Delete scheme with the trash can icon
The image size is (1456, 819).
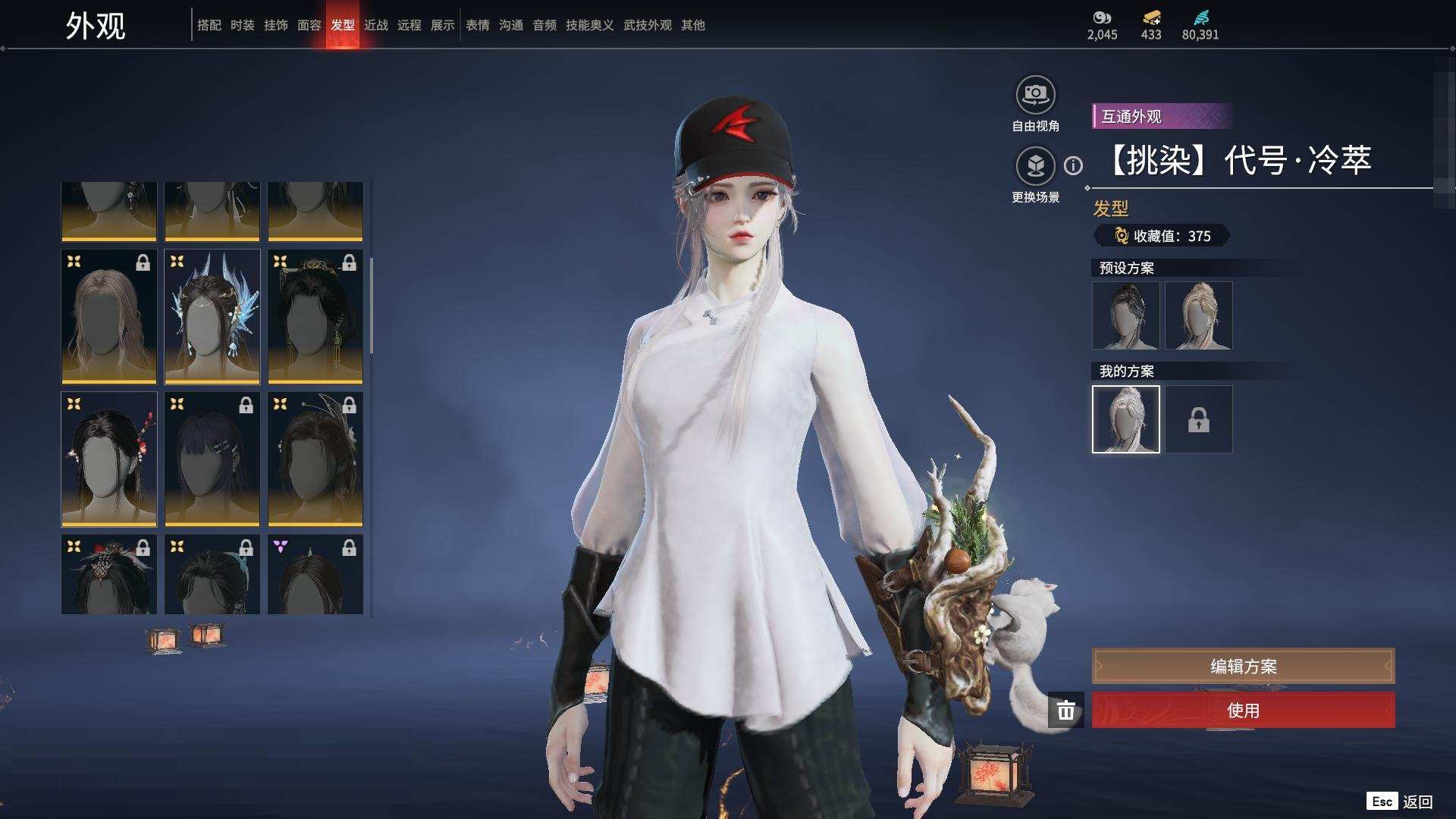tap(1066, 711)
